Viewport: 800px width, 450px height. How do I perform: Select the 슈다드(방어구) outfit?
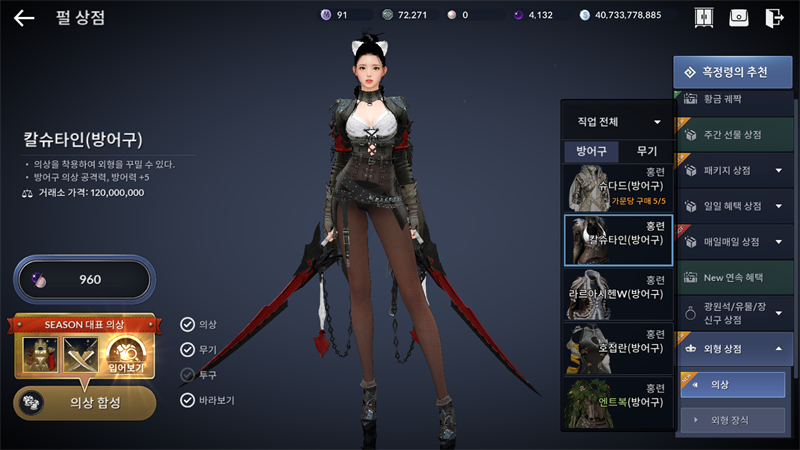pos(617,187)
